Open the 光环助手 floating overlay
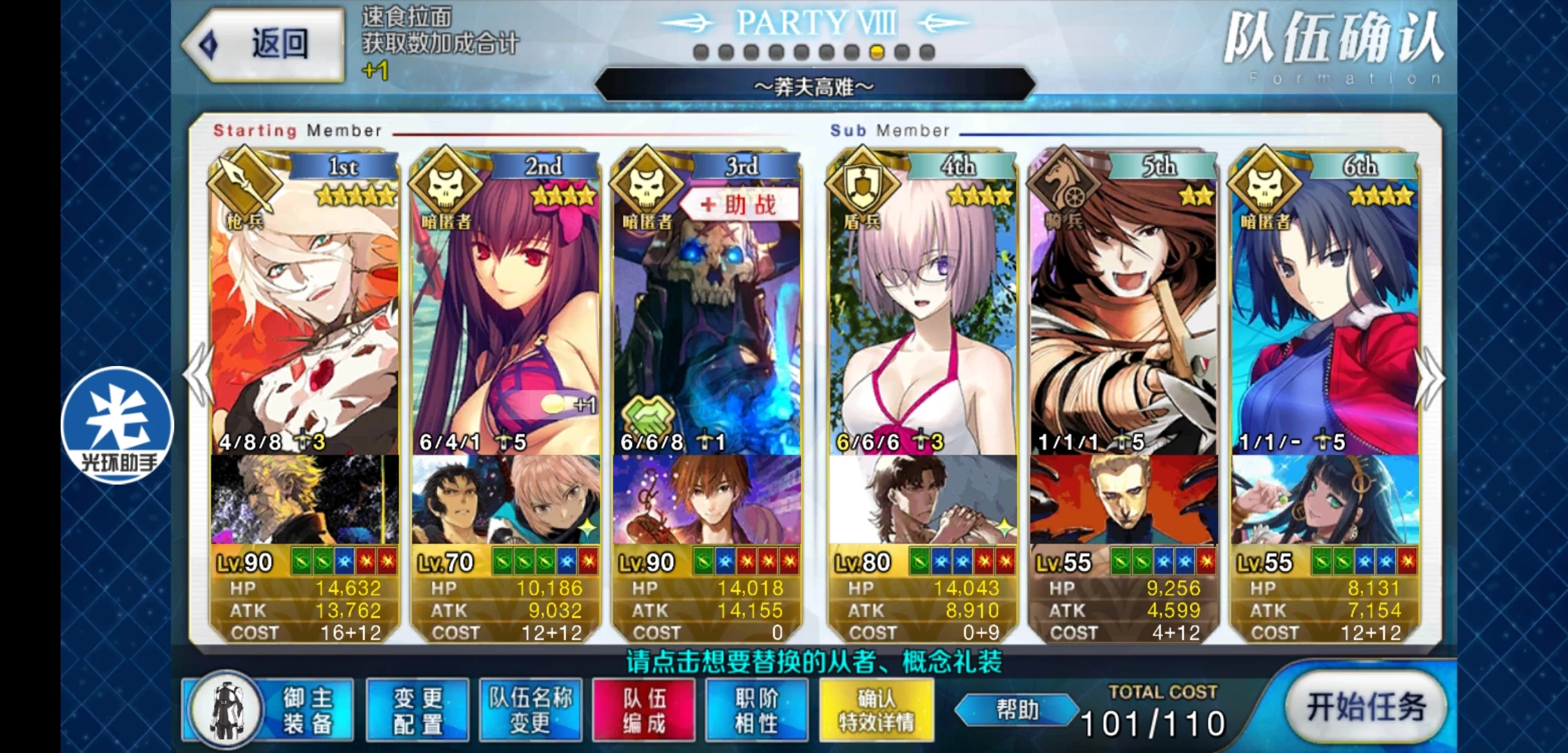 pos(117,425)
